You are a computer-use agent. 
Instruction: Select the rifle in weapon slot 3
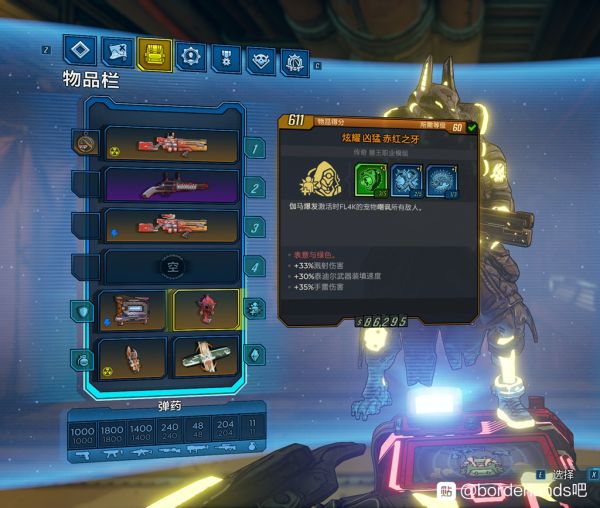pos(171,226)
